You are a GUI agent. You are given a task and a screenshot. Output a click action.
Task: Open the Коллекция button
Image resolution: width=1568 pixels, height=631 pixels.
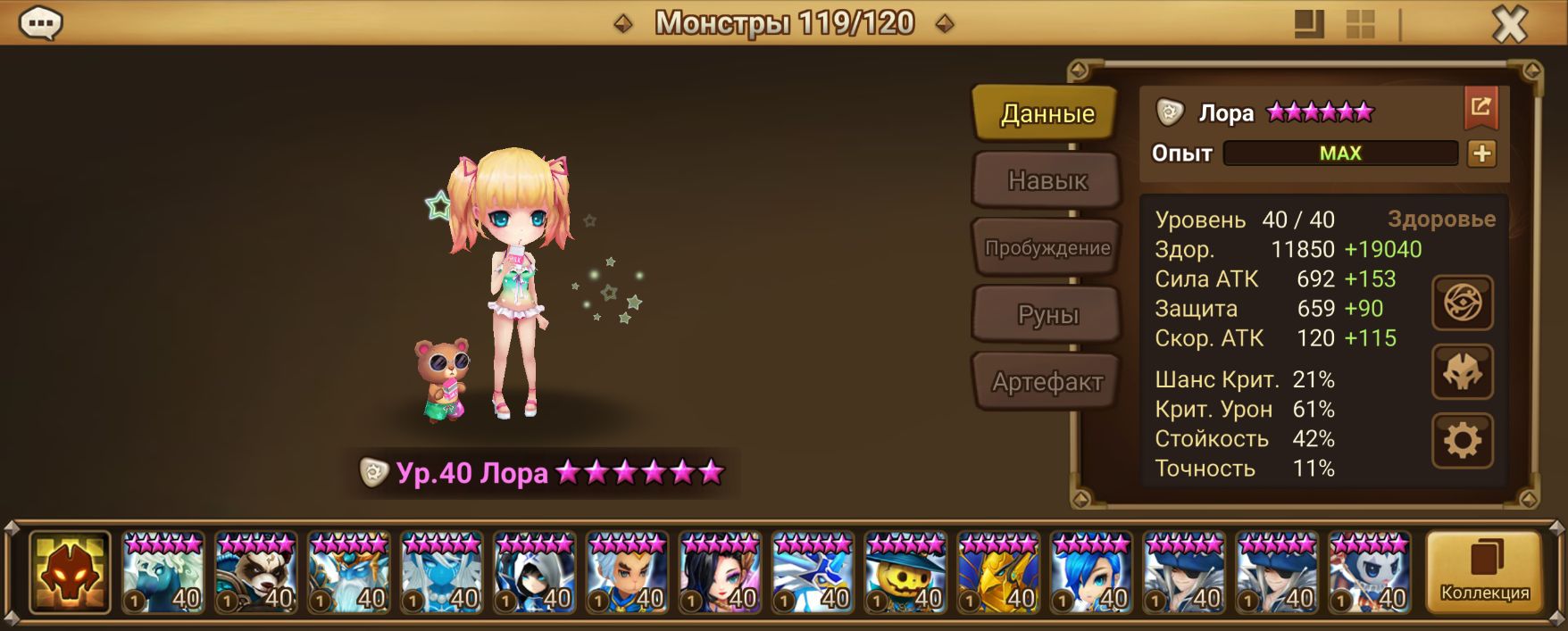1484,572
